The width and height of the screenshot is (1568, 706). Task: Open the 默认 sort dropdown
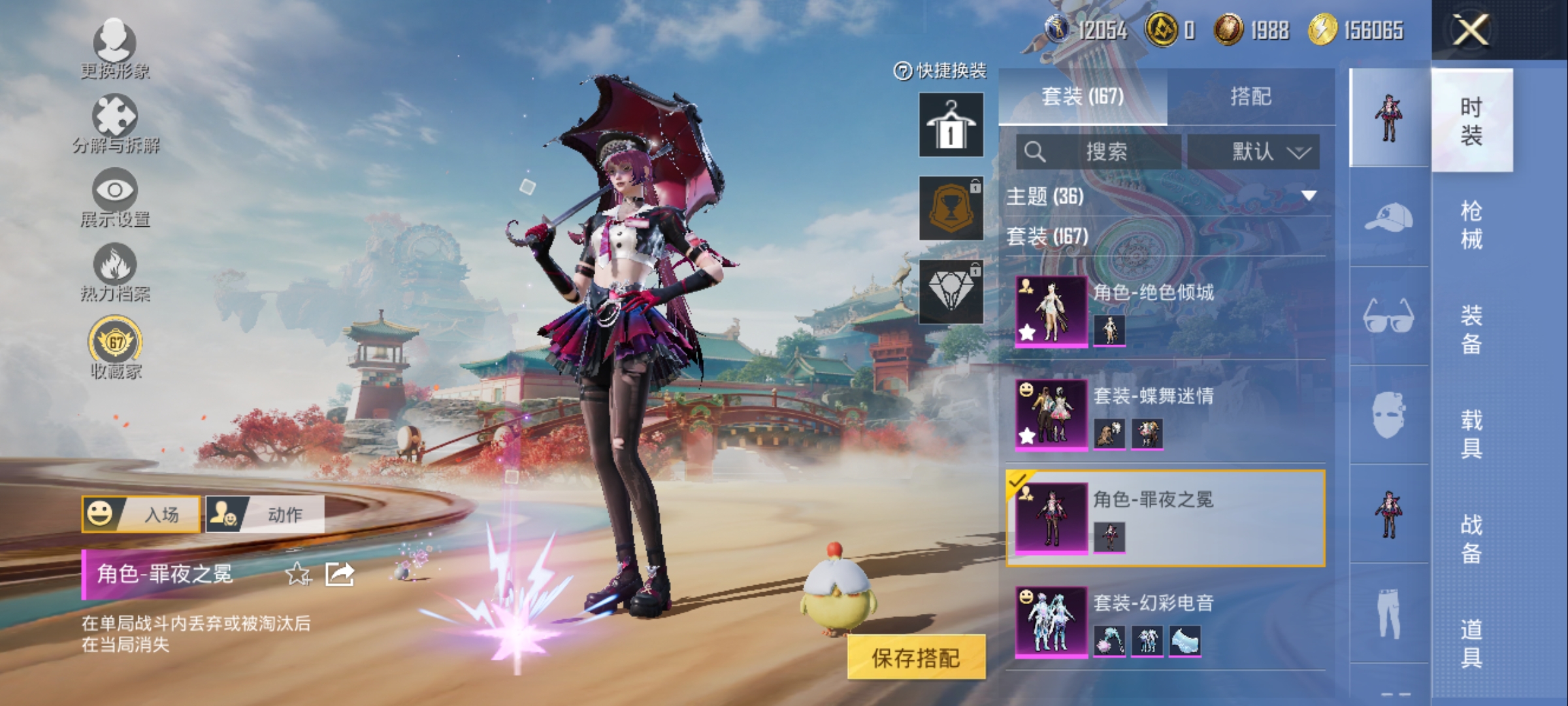(x=1253, y=152)
